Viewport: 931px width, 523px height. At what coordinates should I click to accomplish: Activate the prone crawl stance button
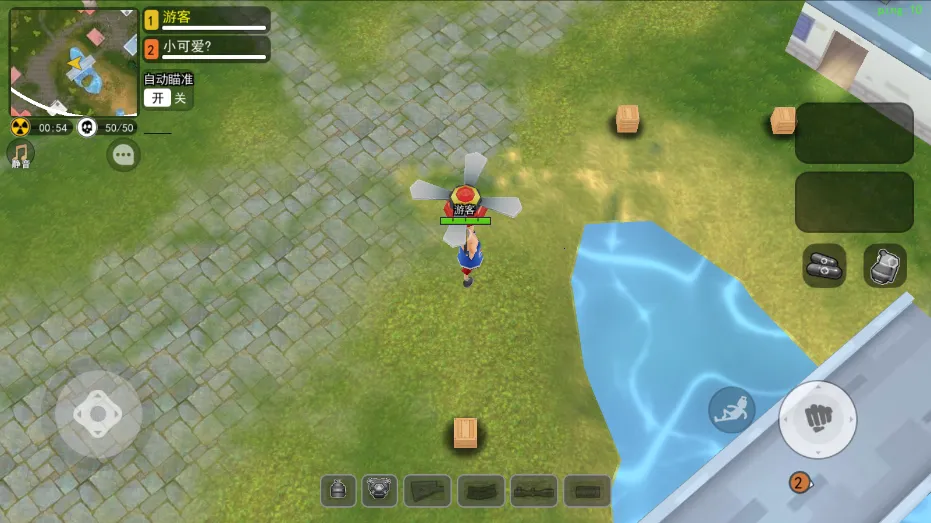coord(732,410)
